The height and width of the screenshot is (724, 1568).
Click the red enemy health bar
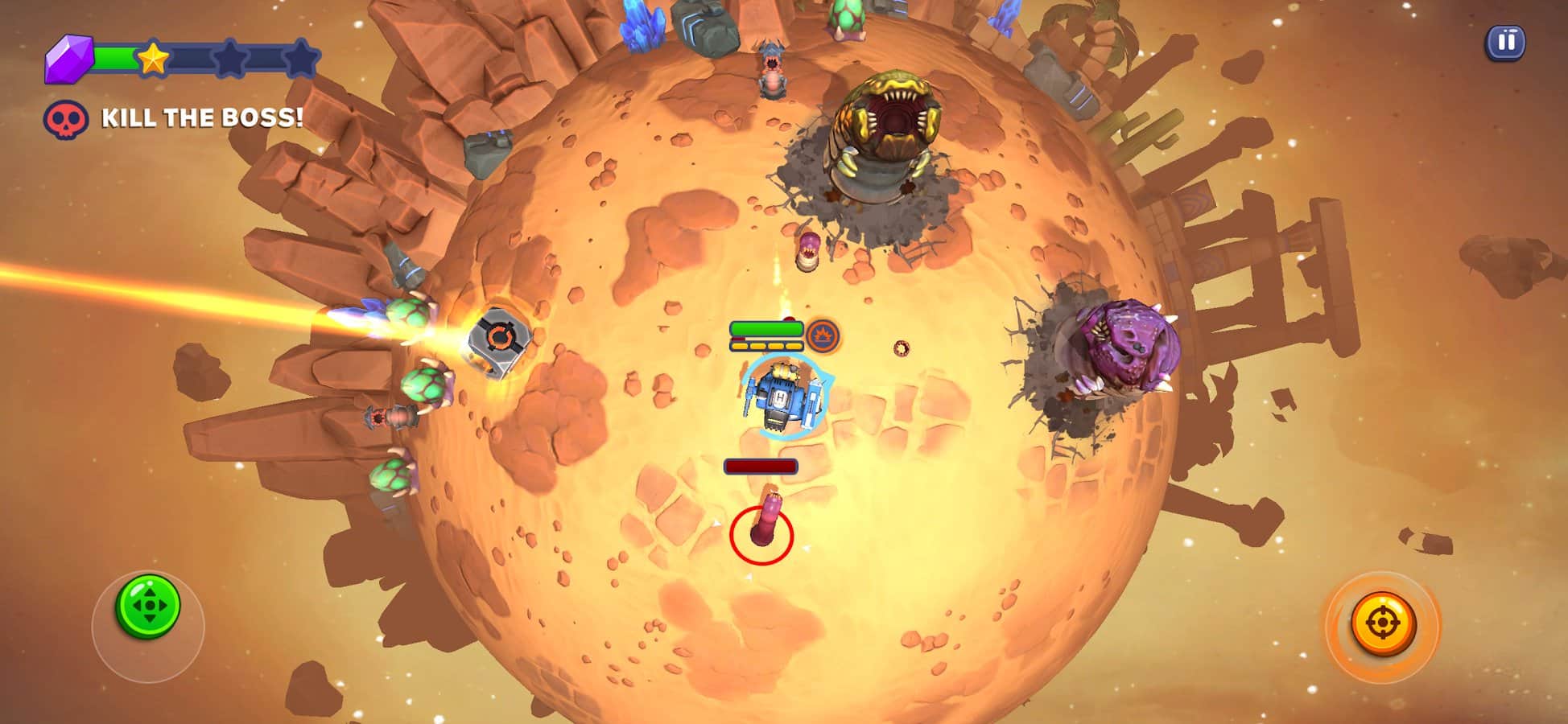[760, 464]
